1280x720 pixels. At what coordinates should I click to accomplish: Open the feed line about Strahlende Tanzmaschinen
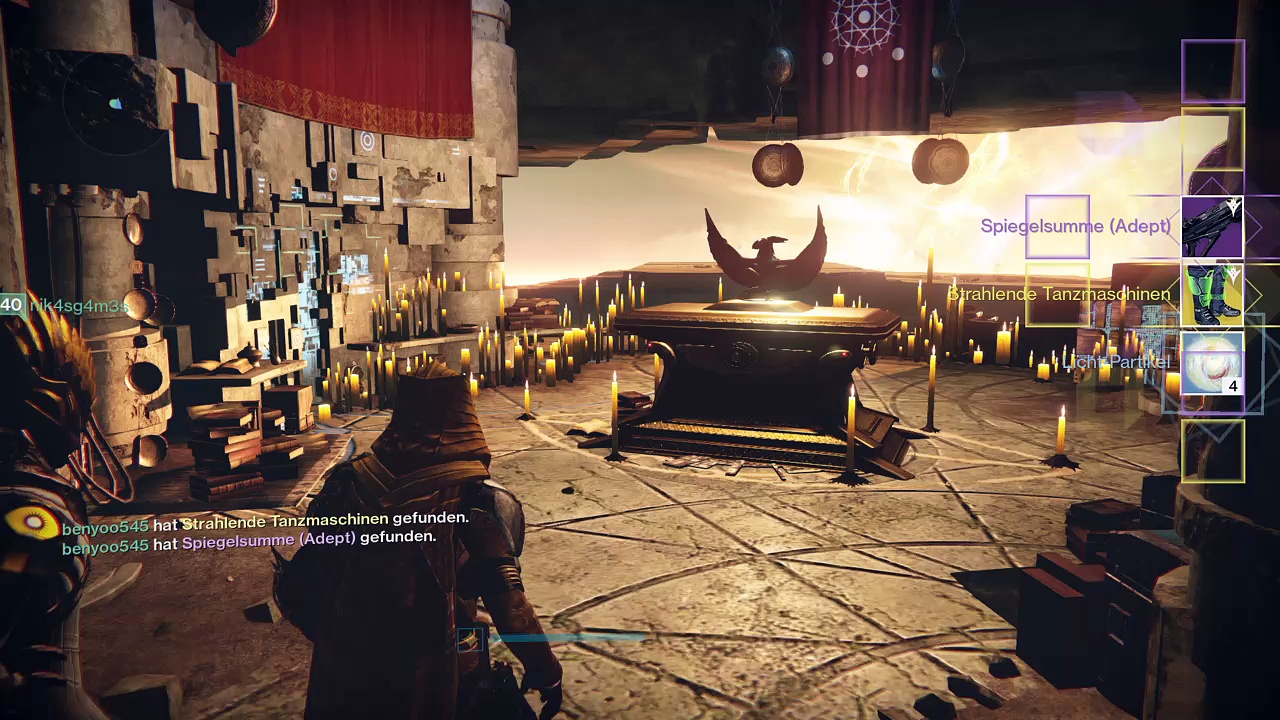(x=265, y=519)
